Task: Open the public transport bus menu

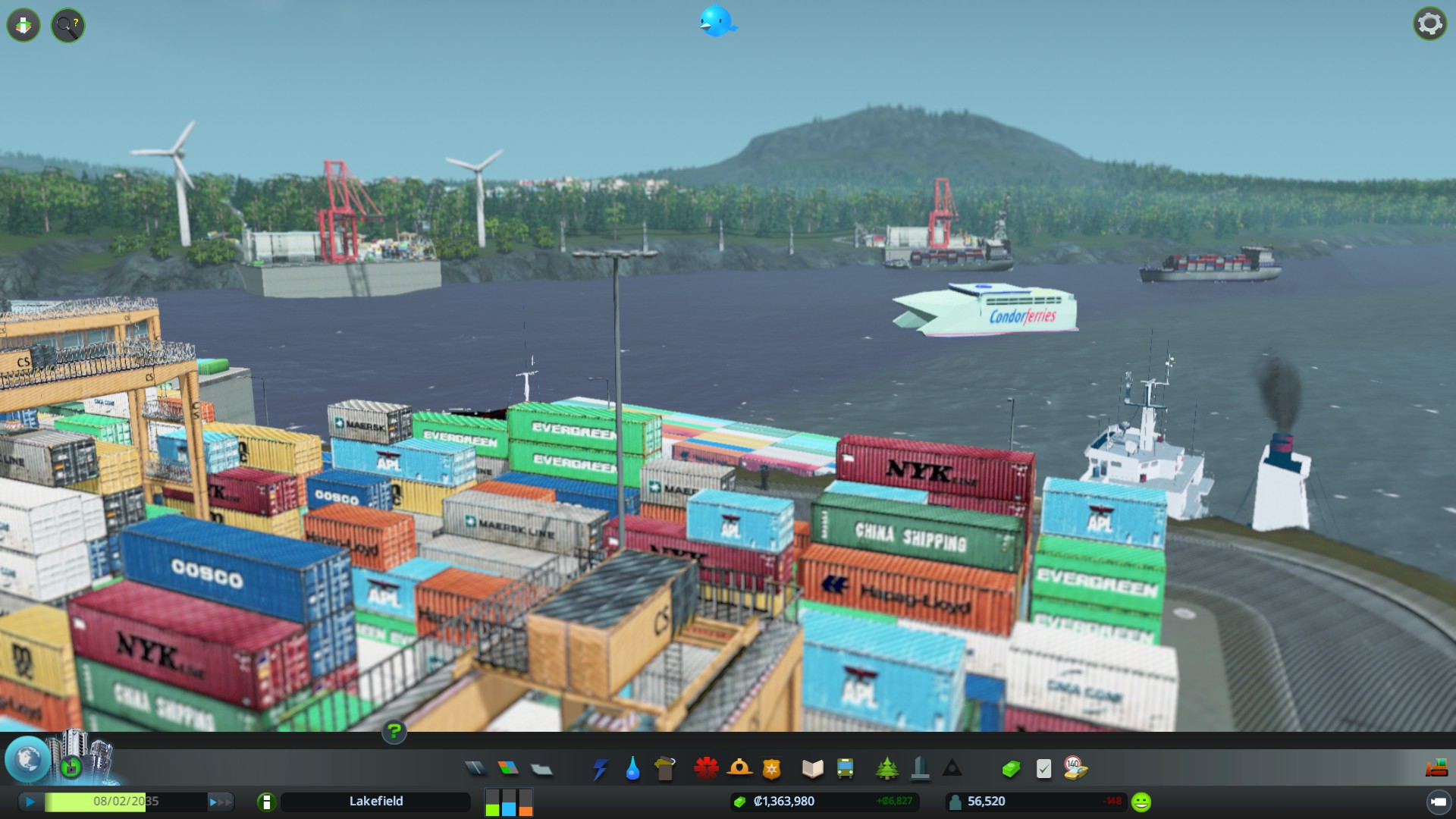Action: point(845,769)
